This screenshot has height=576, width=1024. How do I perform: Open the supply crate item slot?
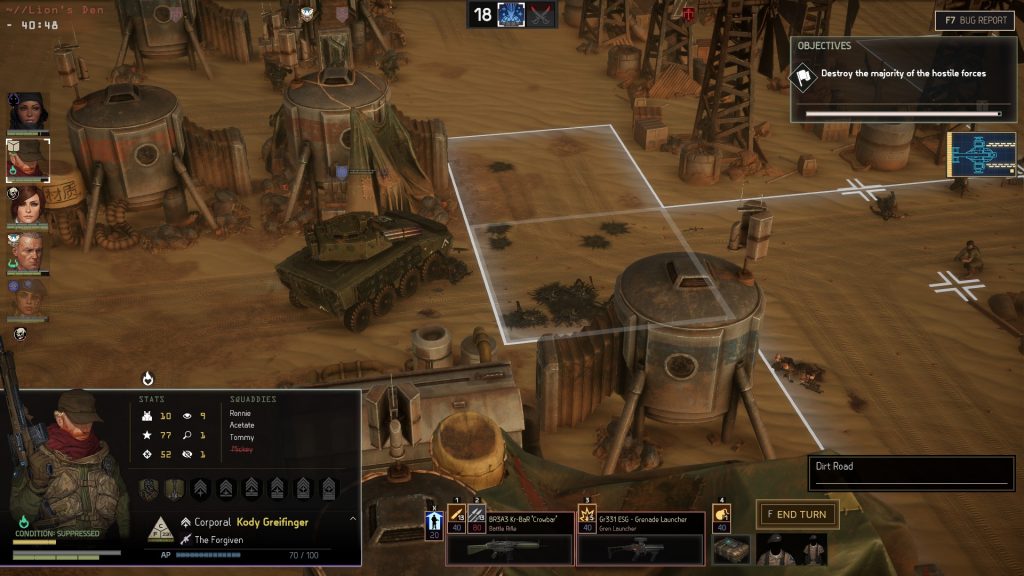point(731,549)
